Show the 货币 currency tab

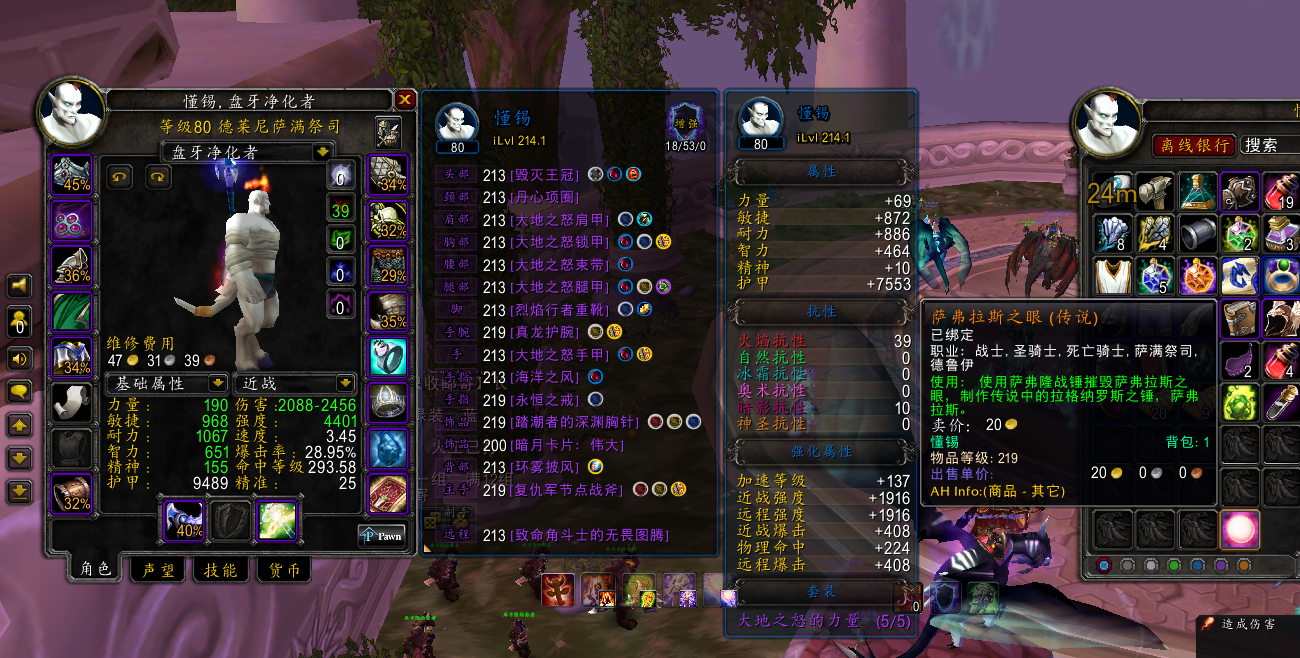(282, 570)
